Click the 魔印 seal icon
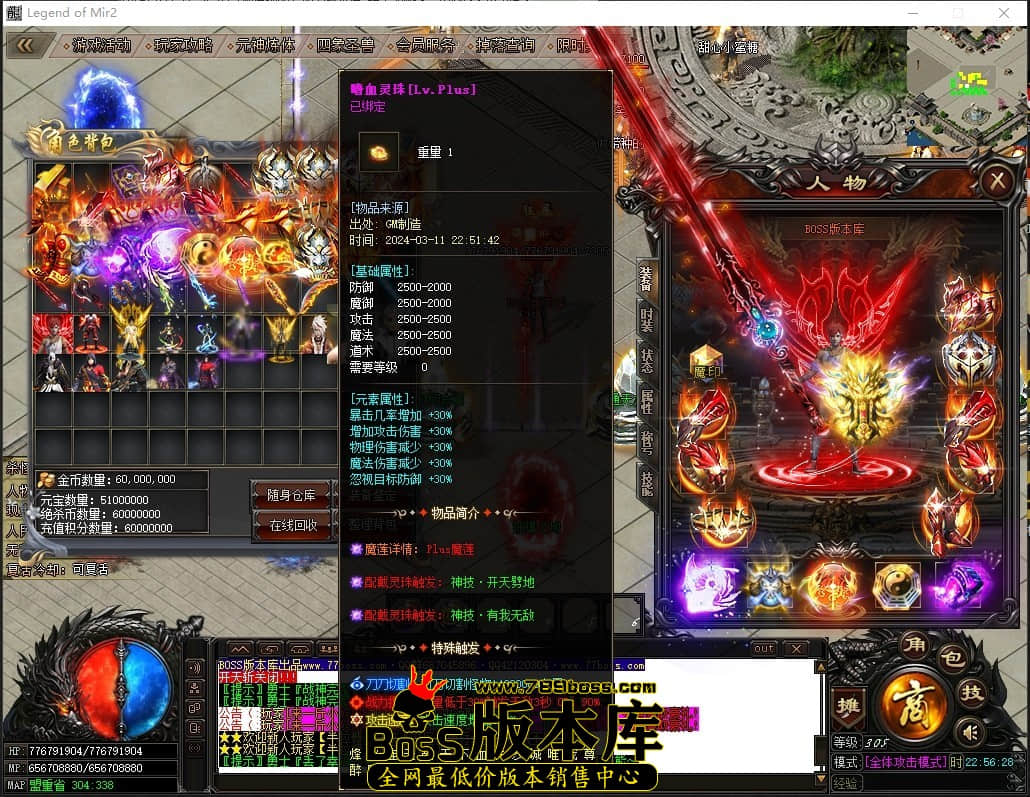The width and height of the screenshot is (1030, 797). [x=707, y=362]
